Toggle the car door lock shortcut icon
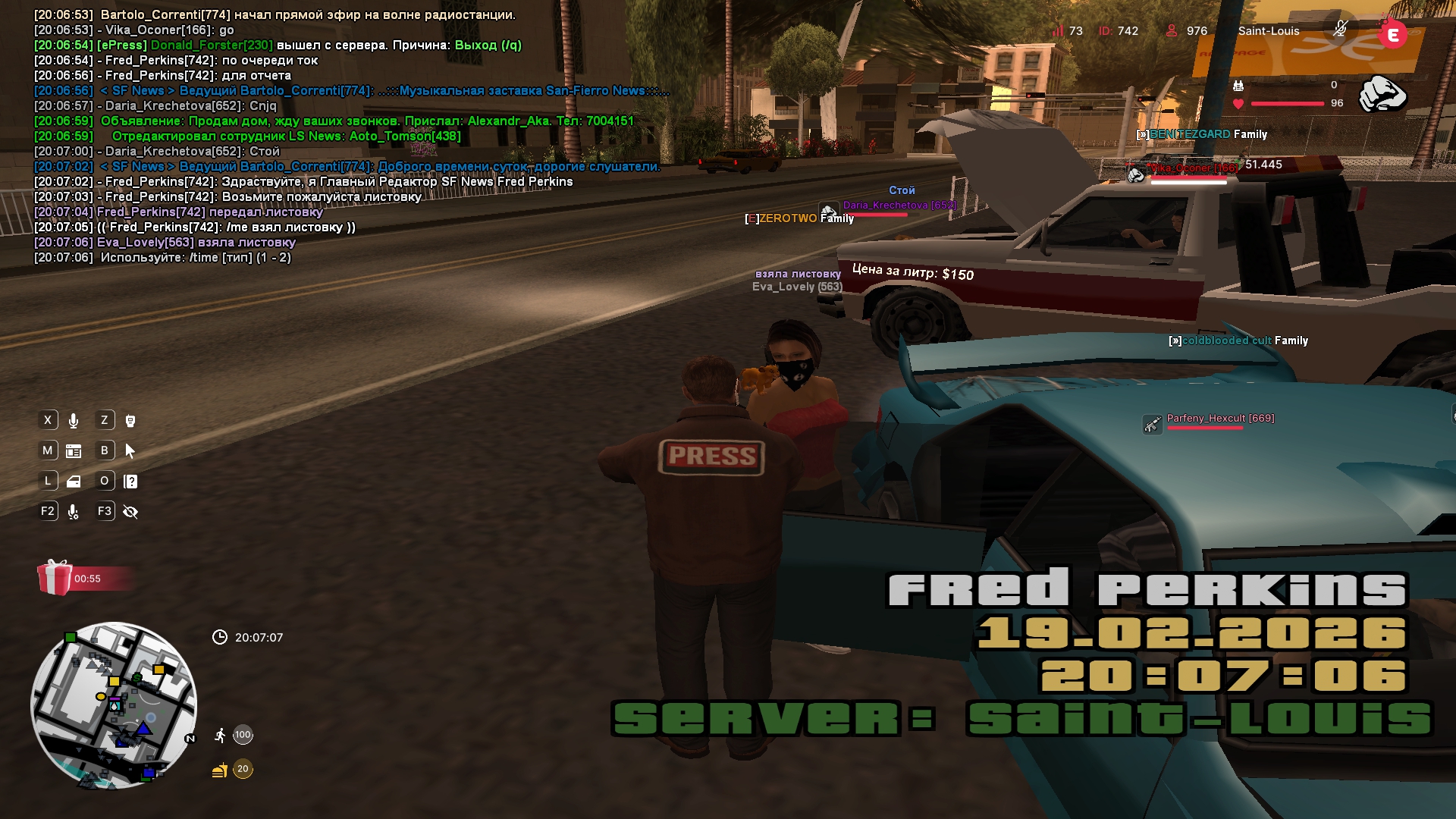1456x819 pixels. [74, 482]
